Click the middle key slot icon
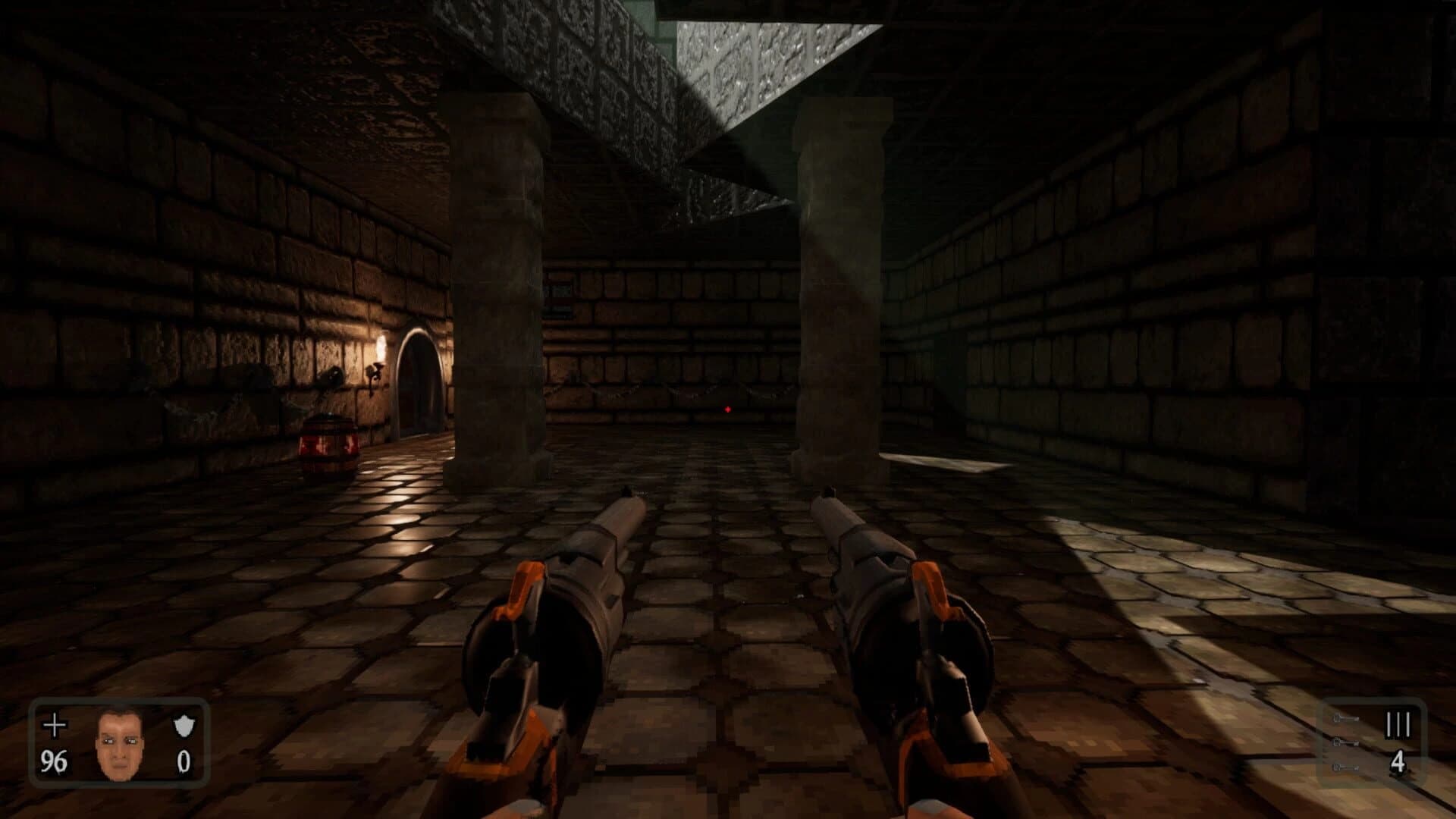The height and width of the screenshot is (819, 1456). pyautogui.click(x=1345, y=742)
